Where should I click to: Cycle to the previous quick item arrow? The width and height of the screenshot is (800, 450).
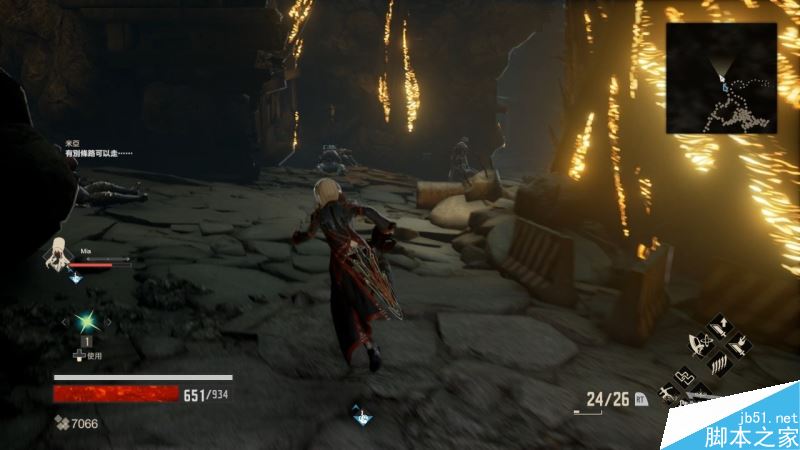coord(64,322)
